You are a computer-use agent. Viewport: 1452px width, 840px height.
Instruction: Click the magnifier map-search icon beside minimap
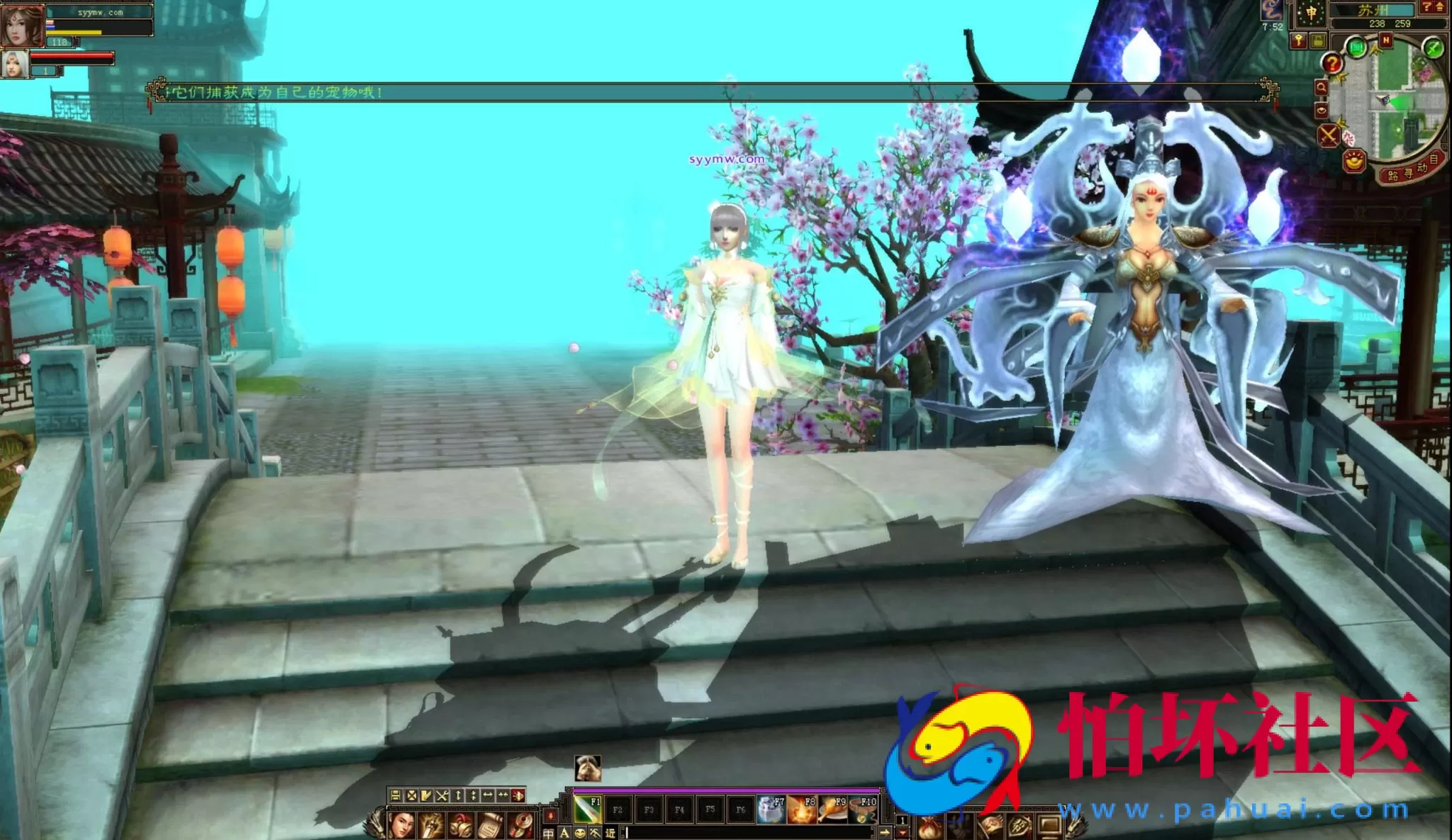click(x=1322, y=86)
